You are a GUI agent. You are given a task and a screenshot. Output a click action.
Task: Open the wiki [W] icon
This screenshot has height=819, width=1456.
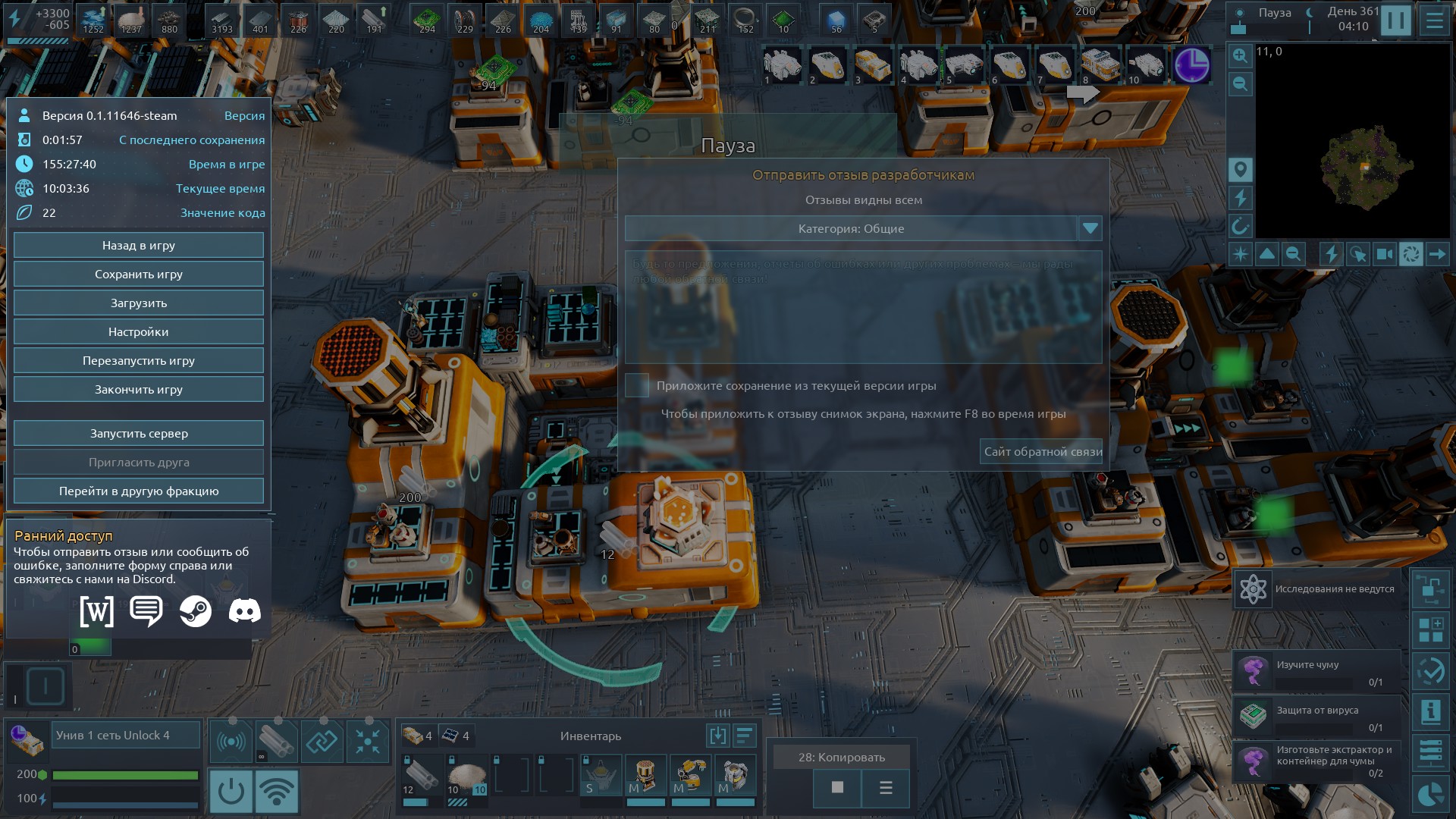97,611
